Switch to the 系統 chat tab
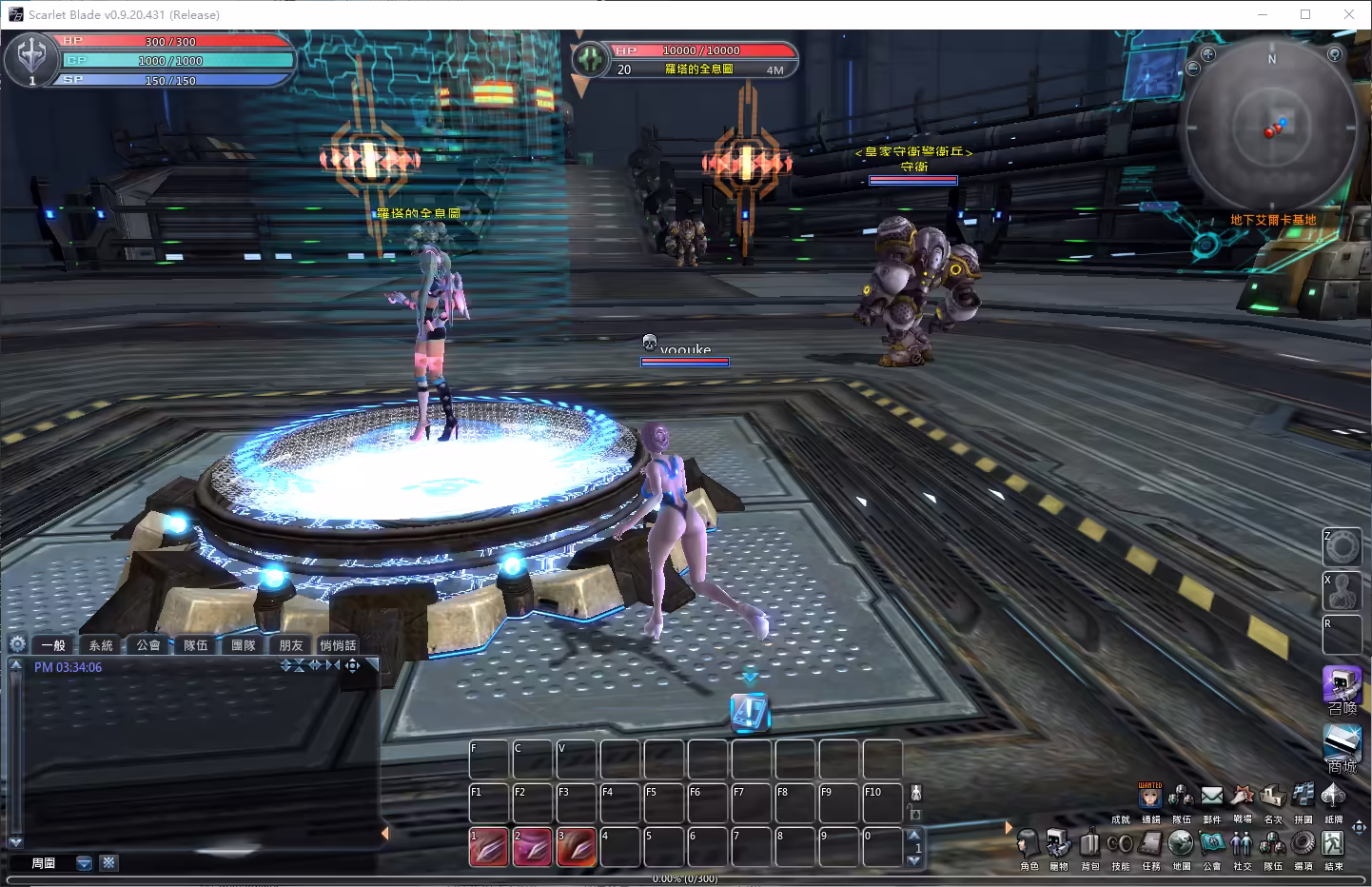The height and width of the screenshot is (887, 1372). point(101,645)
